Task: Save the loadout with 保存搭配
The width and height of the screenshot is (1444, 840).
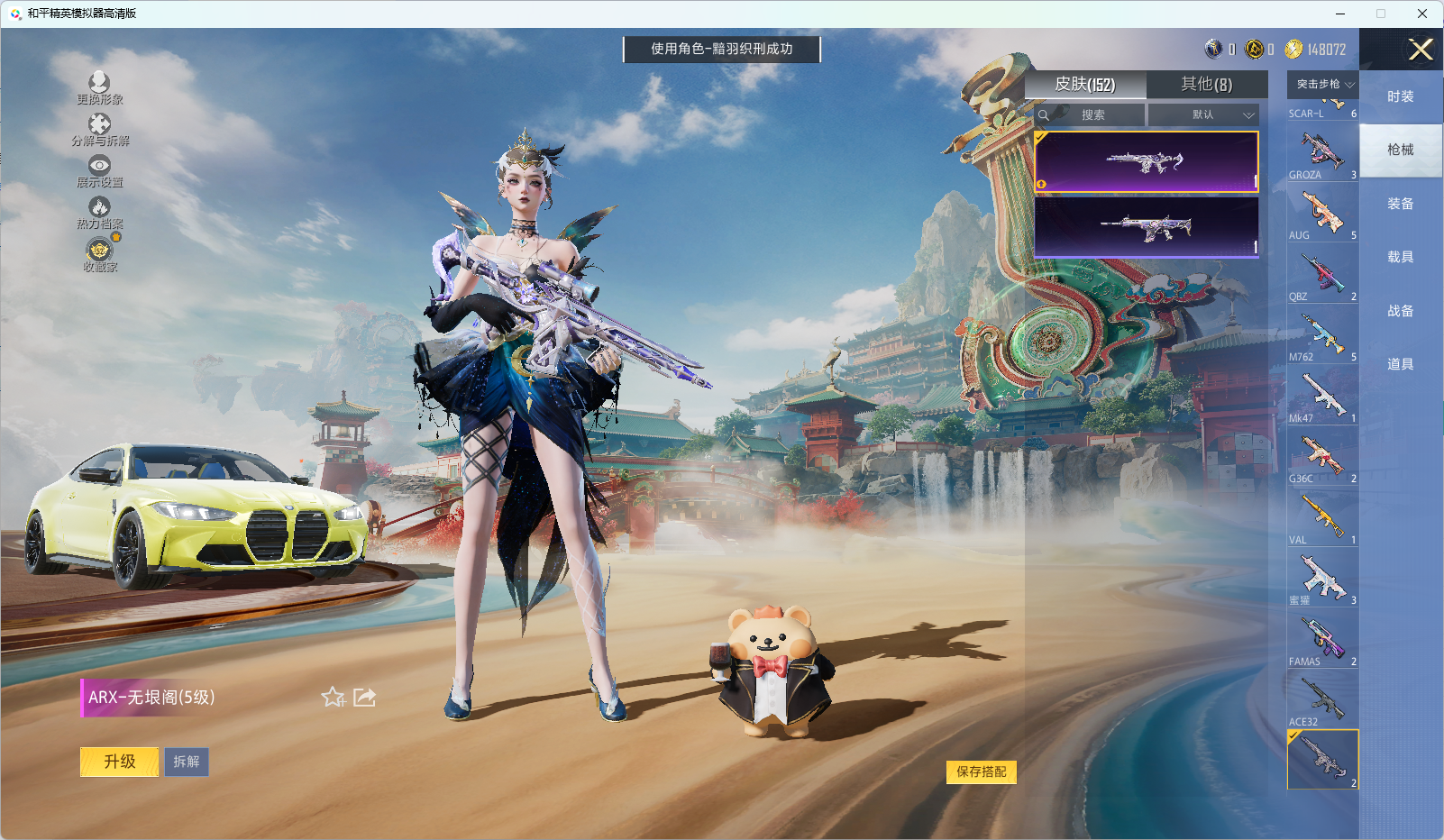Action: pyautogui.click(x=981, y=772)
